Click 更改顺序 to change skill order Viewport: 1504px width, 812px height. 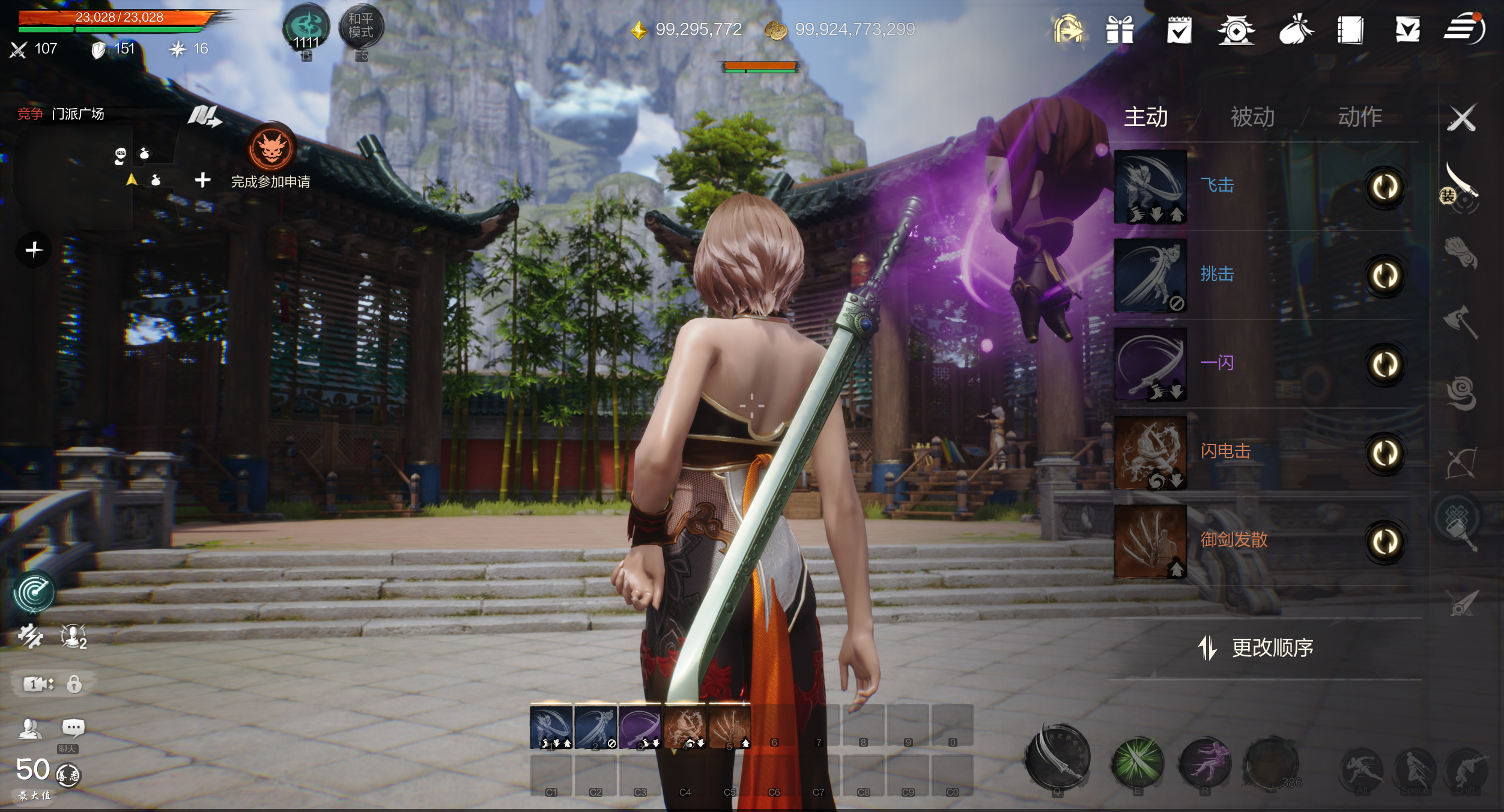1257,648
